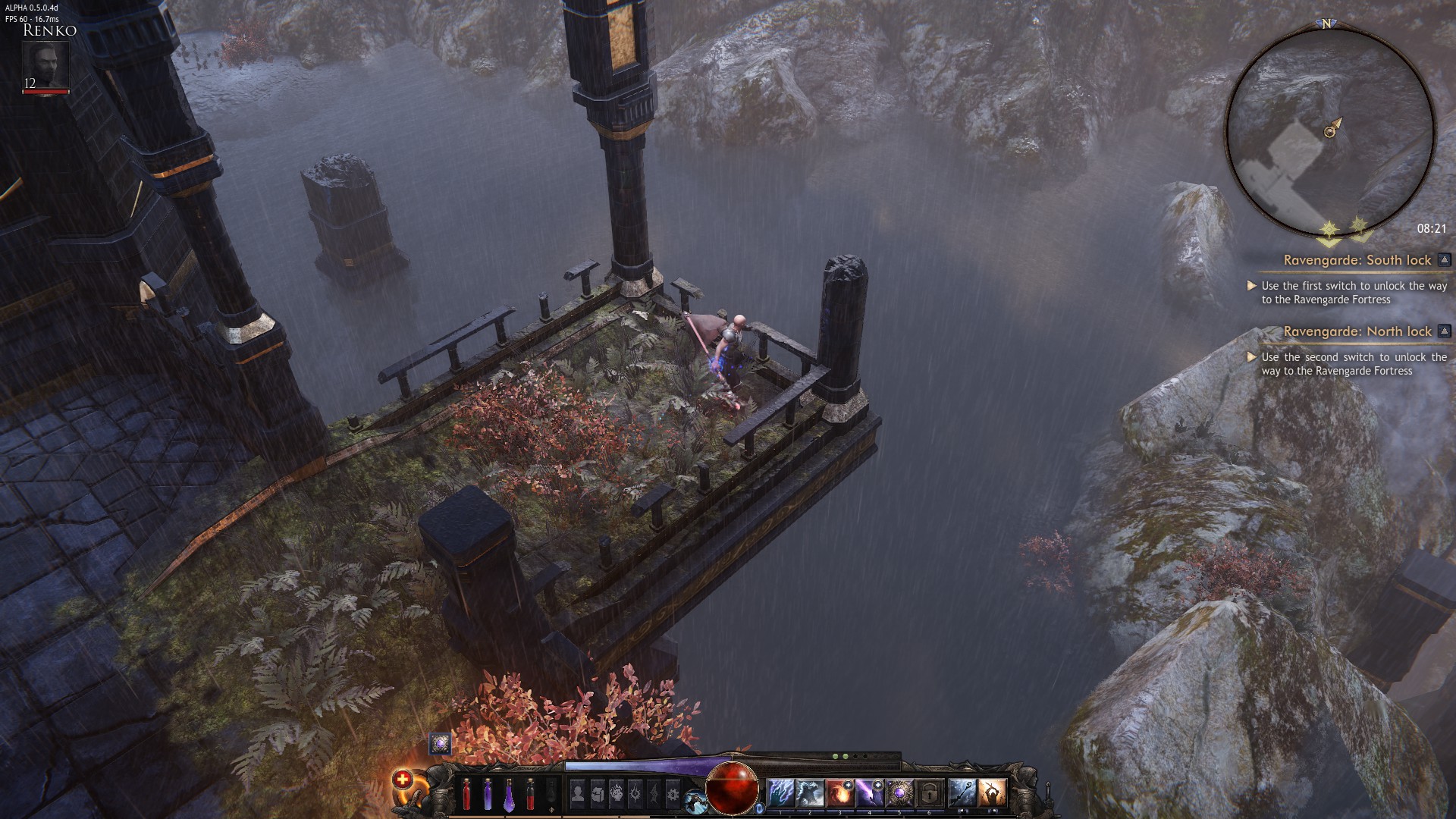Image resolution: width=1456 pixels, height=819 pixels.
Task: Select the Ravengarde: North lock quest title
Action: pyautogui.click(x=1357, y=331)
